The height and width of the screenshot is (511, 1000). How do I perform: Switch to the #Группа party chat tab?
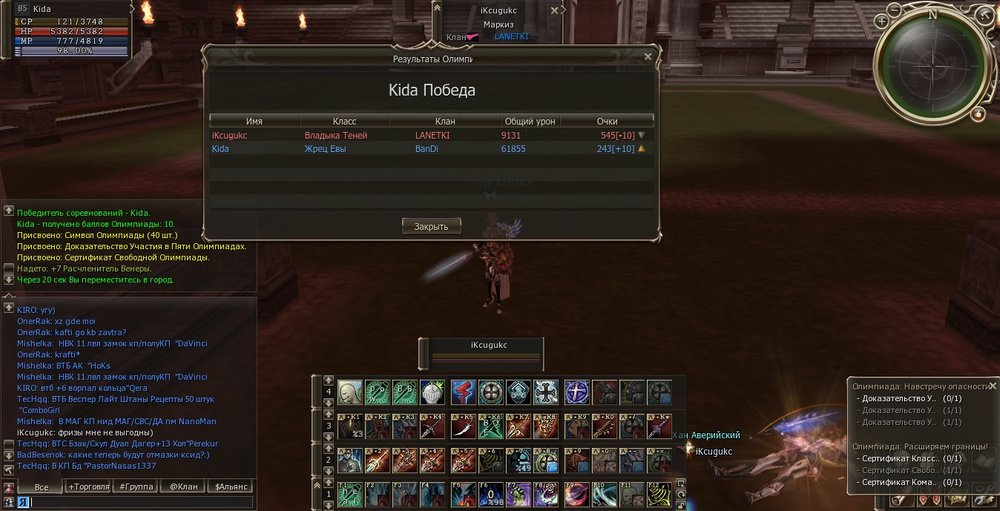point(135,487)
